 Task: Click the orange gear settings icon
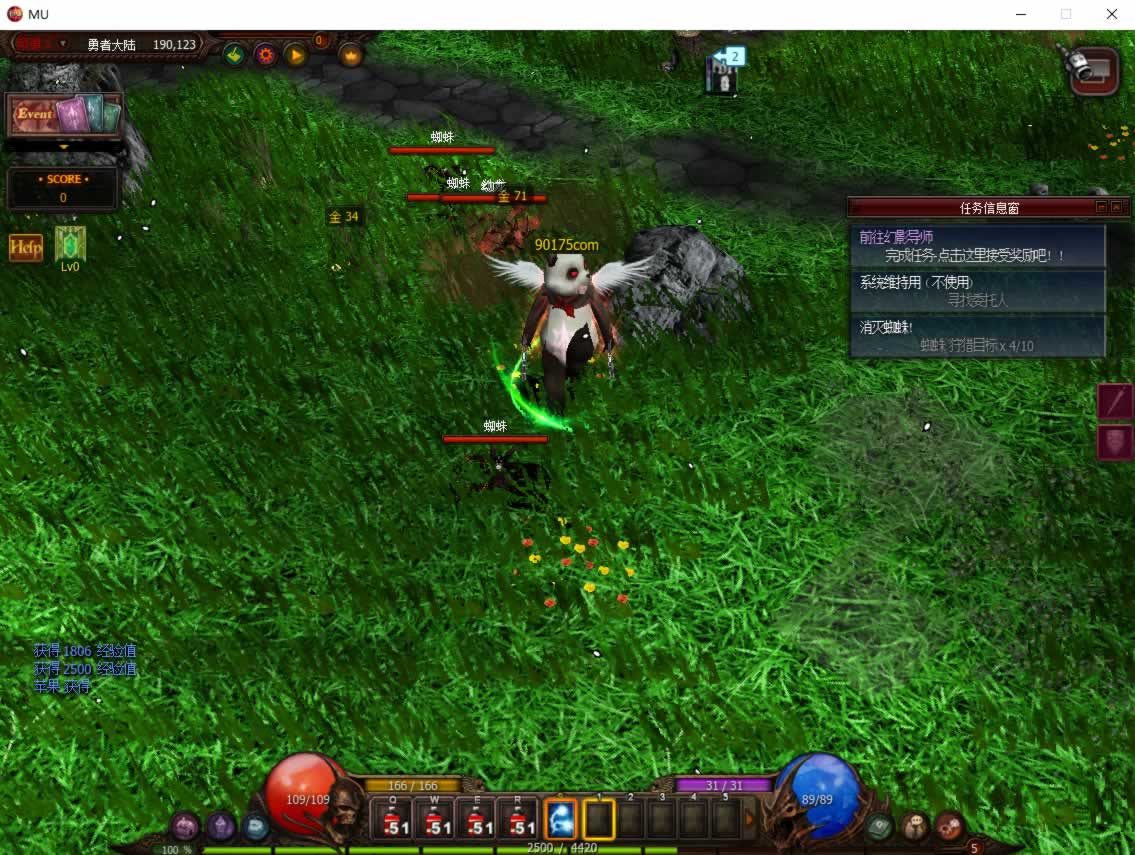tap(265, 55)
